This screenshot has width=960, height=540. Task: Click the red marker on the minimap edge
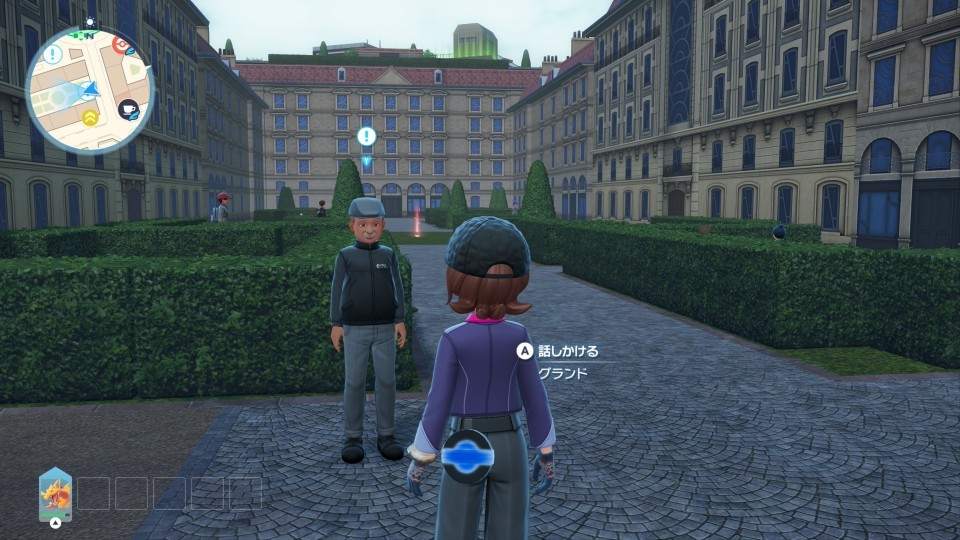[121, 43]
